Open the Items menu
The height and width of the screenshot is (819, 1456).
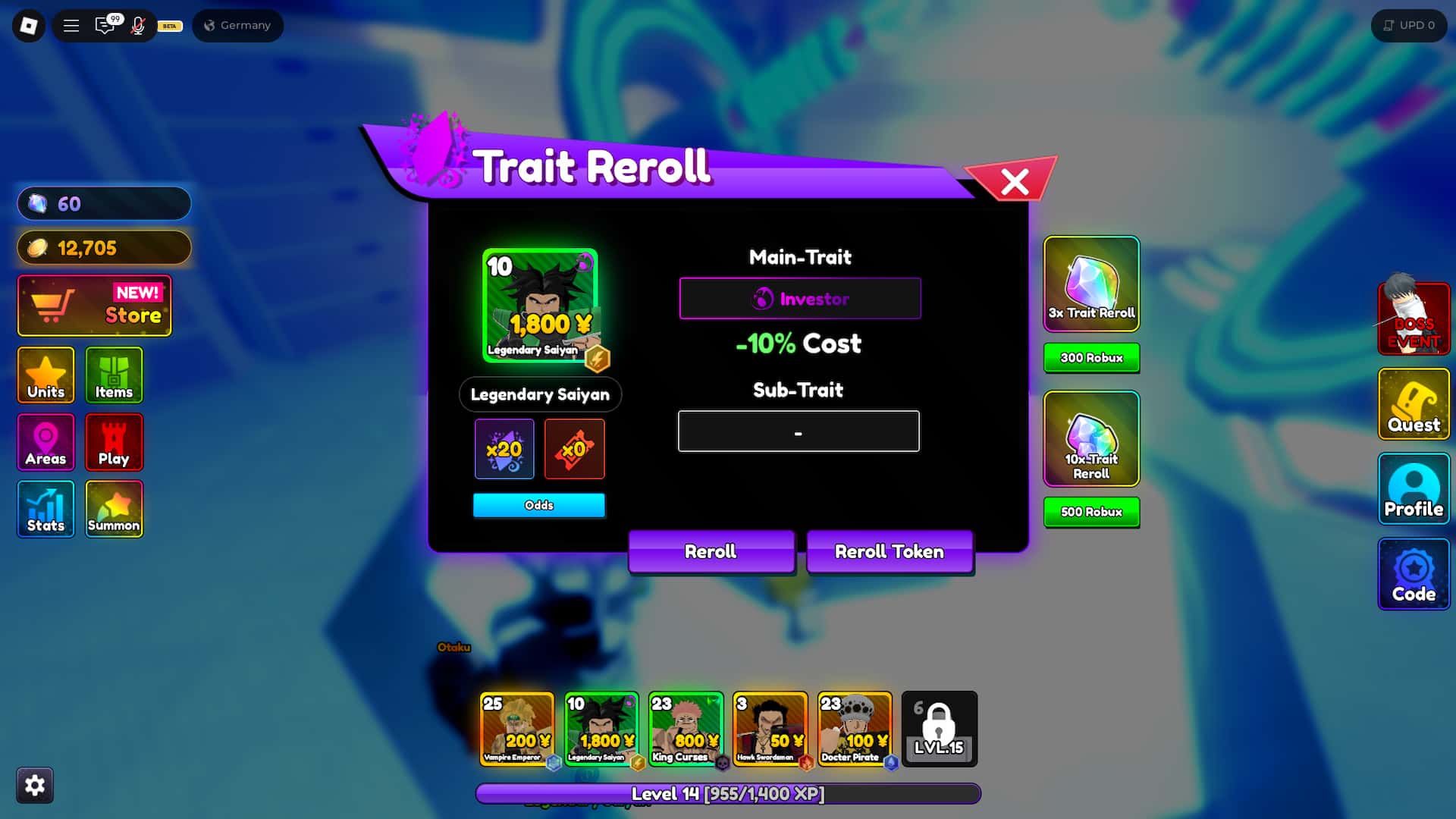coord(114,375)
